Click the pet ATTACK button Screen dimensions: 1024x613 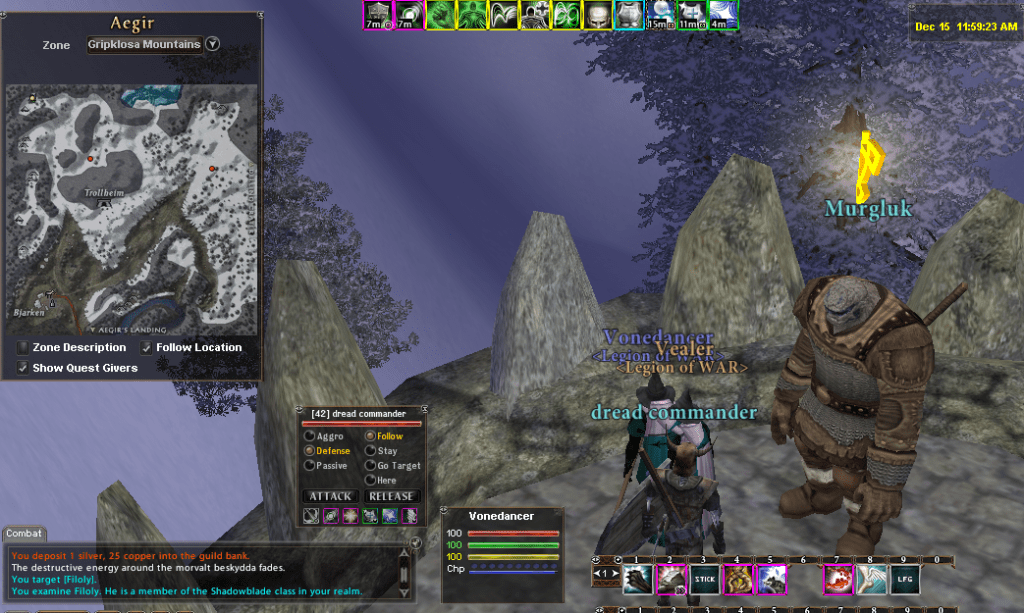[330, 496]
